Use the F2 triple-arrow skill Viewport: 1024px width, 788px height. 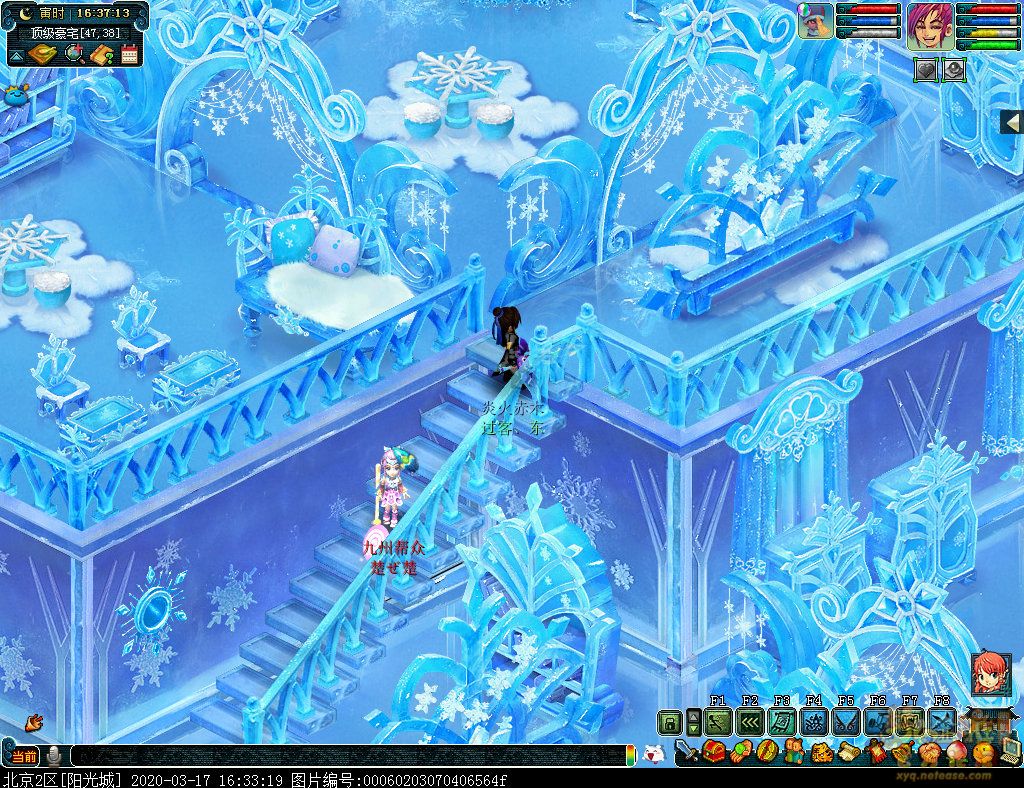tap(750, 721)
